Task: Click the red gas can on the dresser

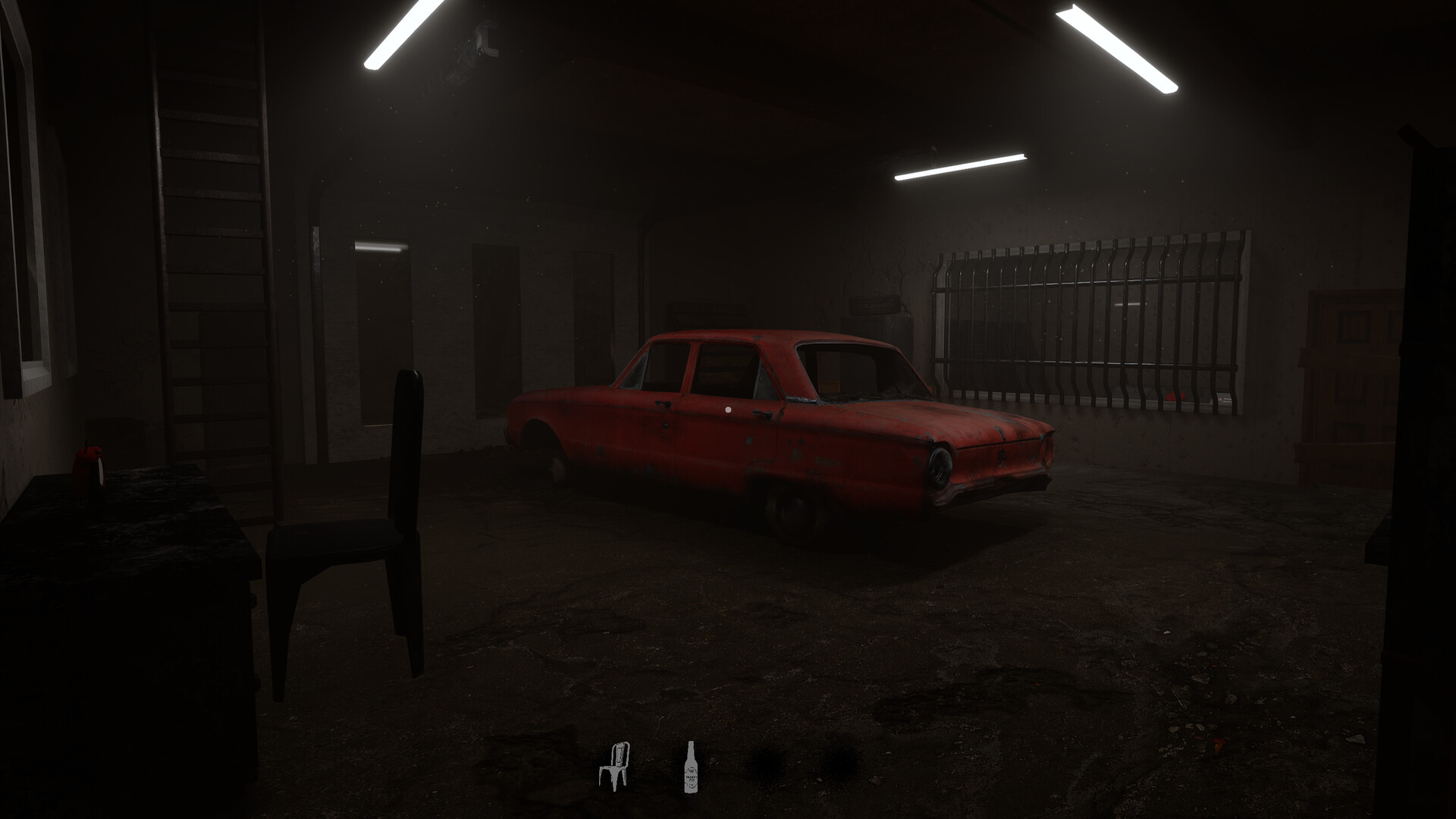Action: click(89, 463)
